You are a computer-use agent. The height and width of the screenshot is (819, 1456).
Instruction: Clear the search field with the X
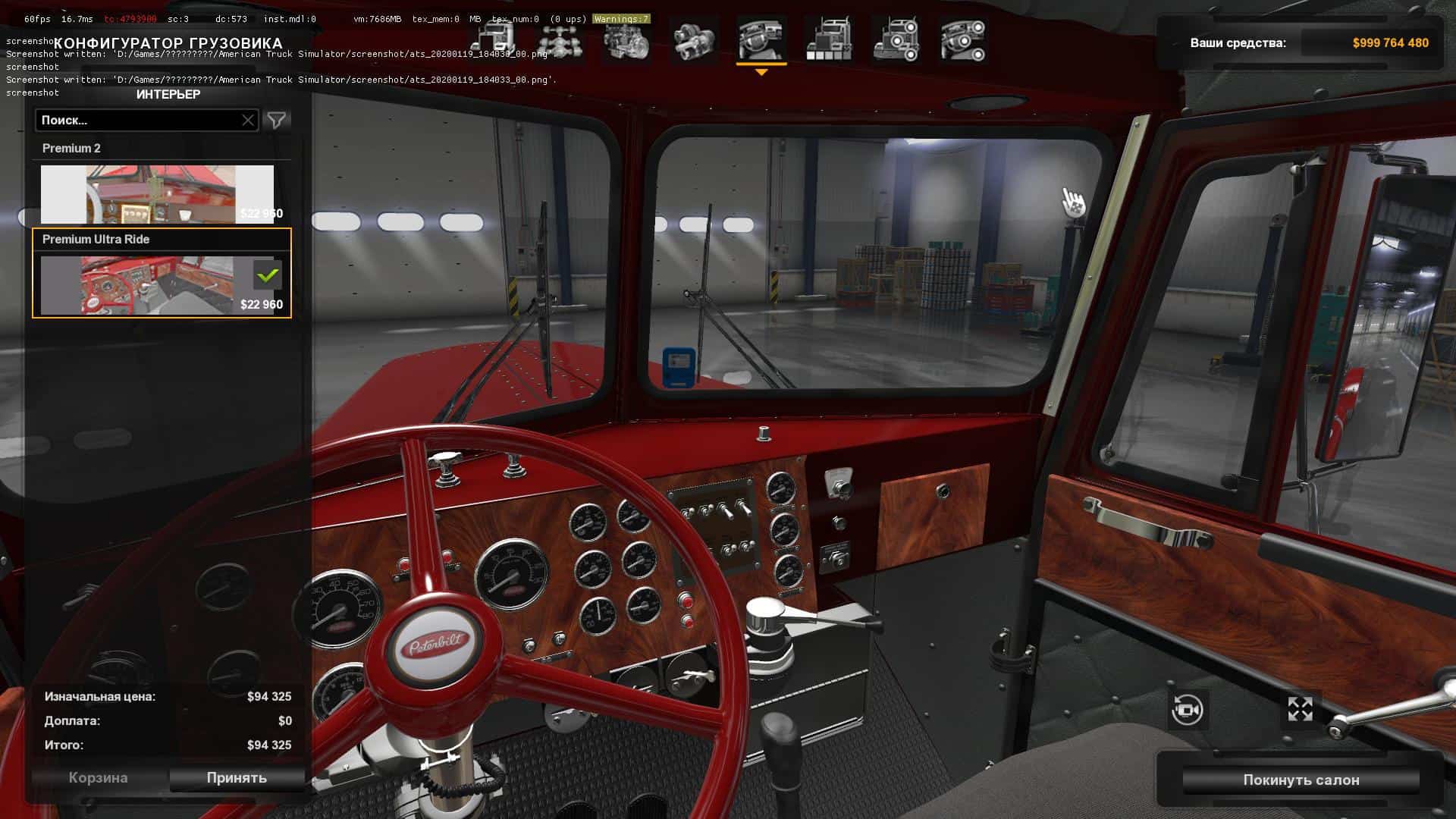pyautogui.click(x=248, y=121)
